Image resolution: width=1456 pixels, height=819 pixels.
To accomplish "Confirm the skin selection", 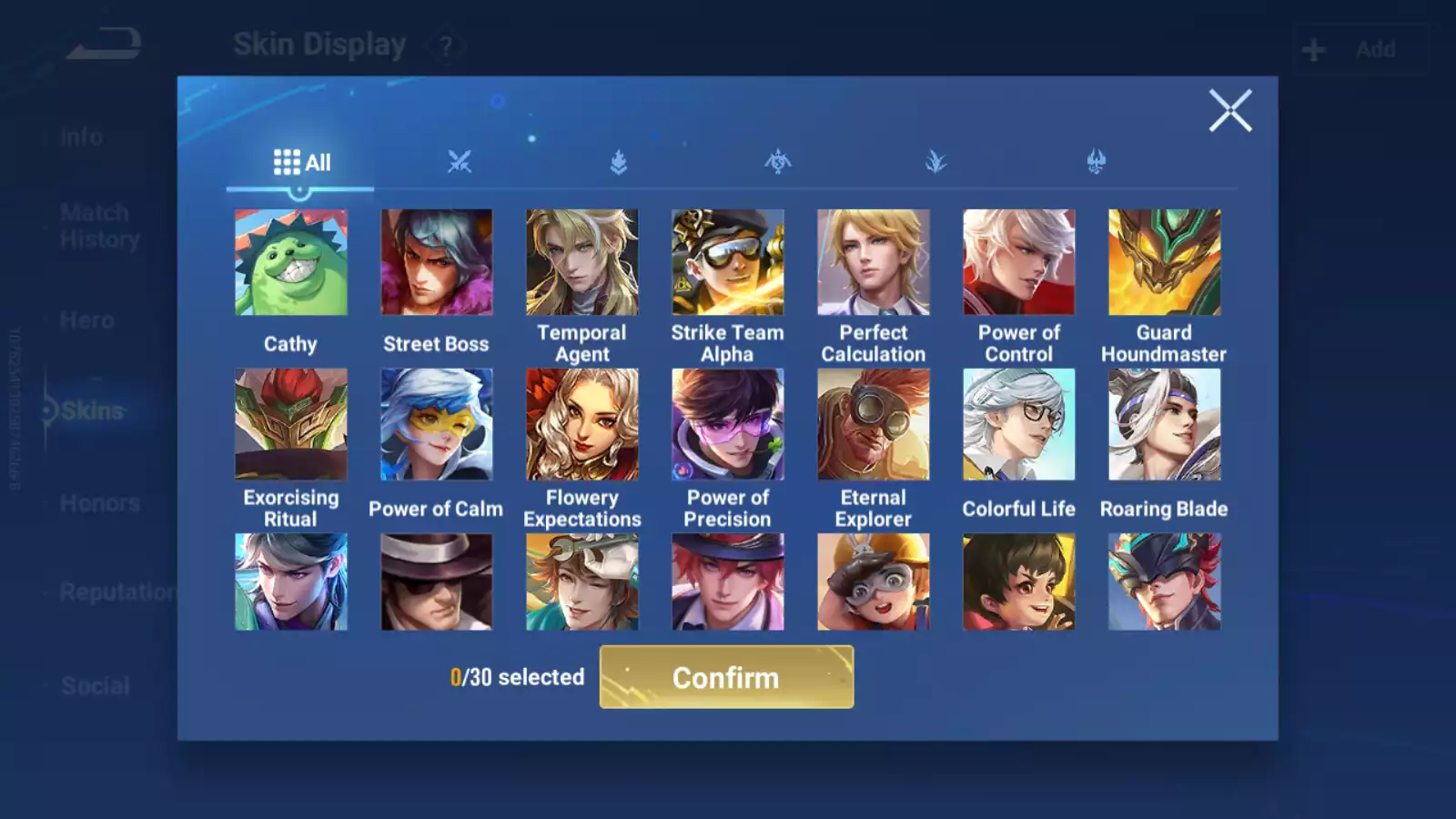I will point(726,677).
